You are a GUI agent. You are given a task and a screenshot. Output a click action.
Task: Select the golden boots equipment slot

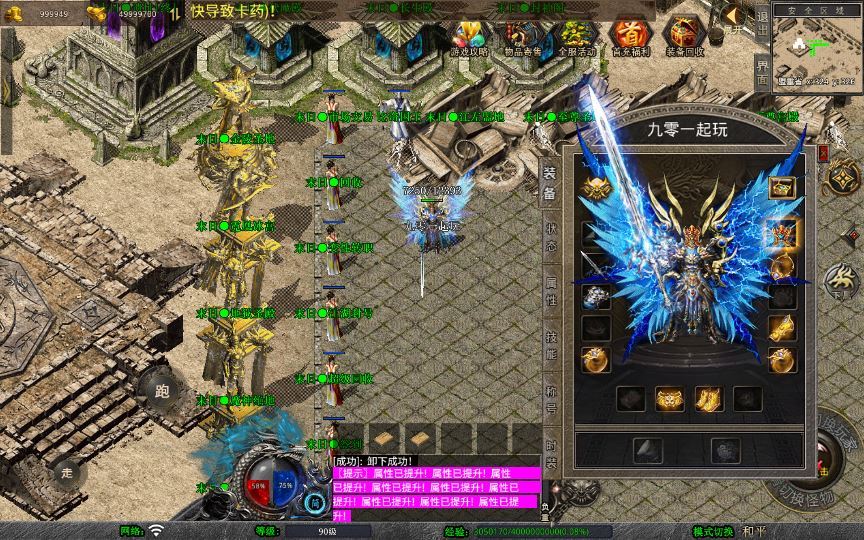pyautogui.click(x=709, y=399)
